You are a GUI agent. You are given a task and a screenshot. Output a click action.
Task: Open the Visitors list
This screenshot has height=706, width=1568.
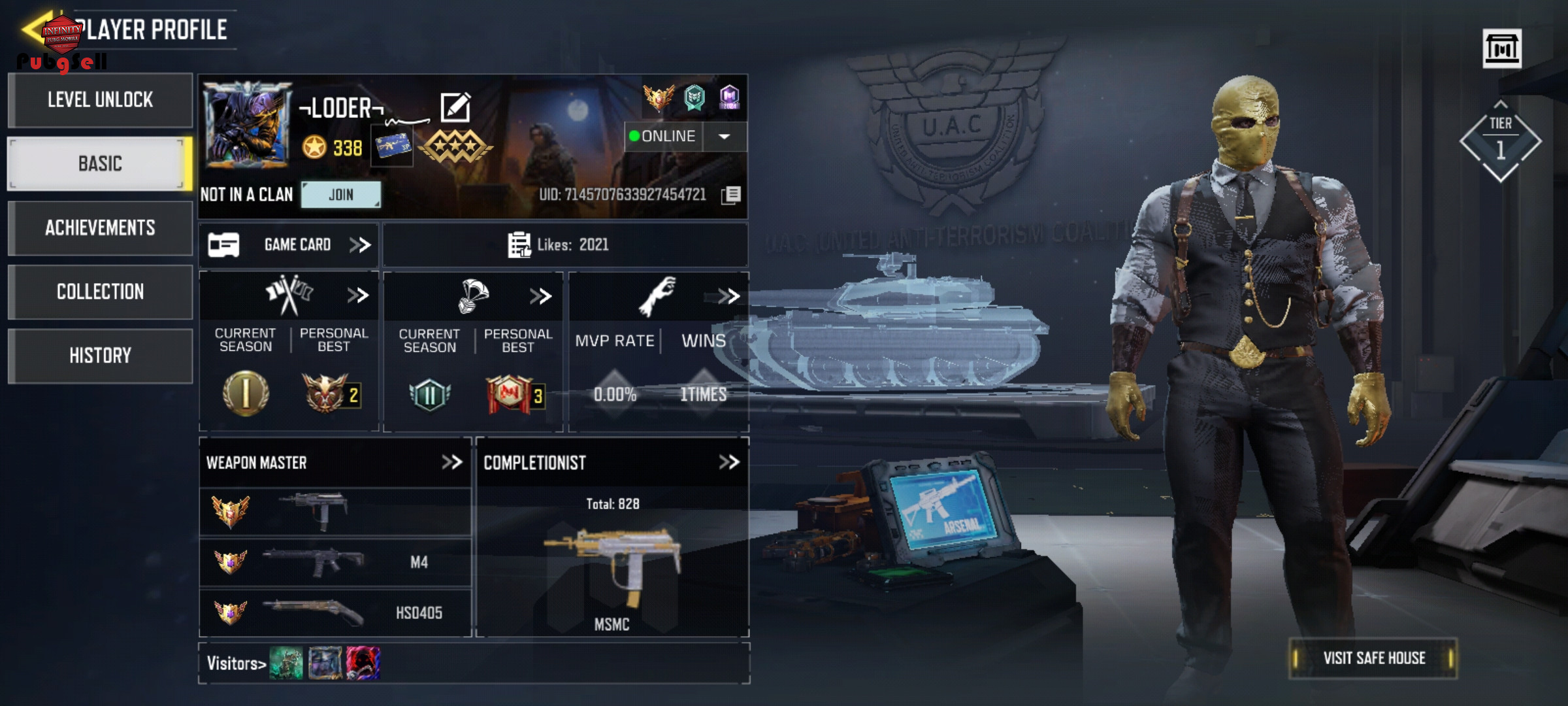click(236, 664)
